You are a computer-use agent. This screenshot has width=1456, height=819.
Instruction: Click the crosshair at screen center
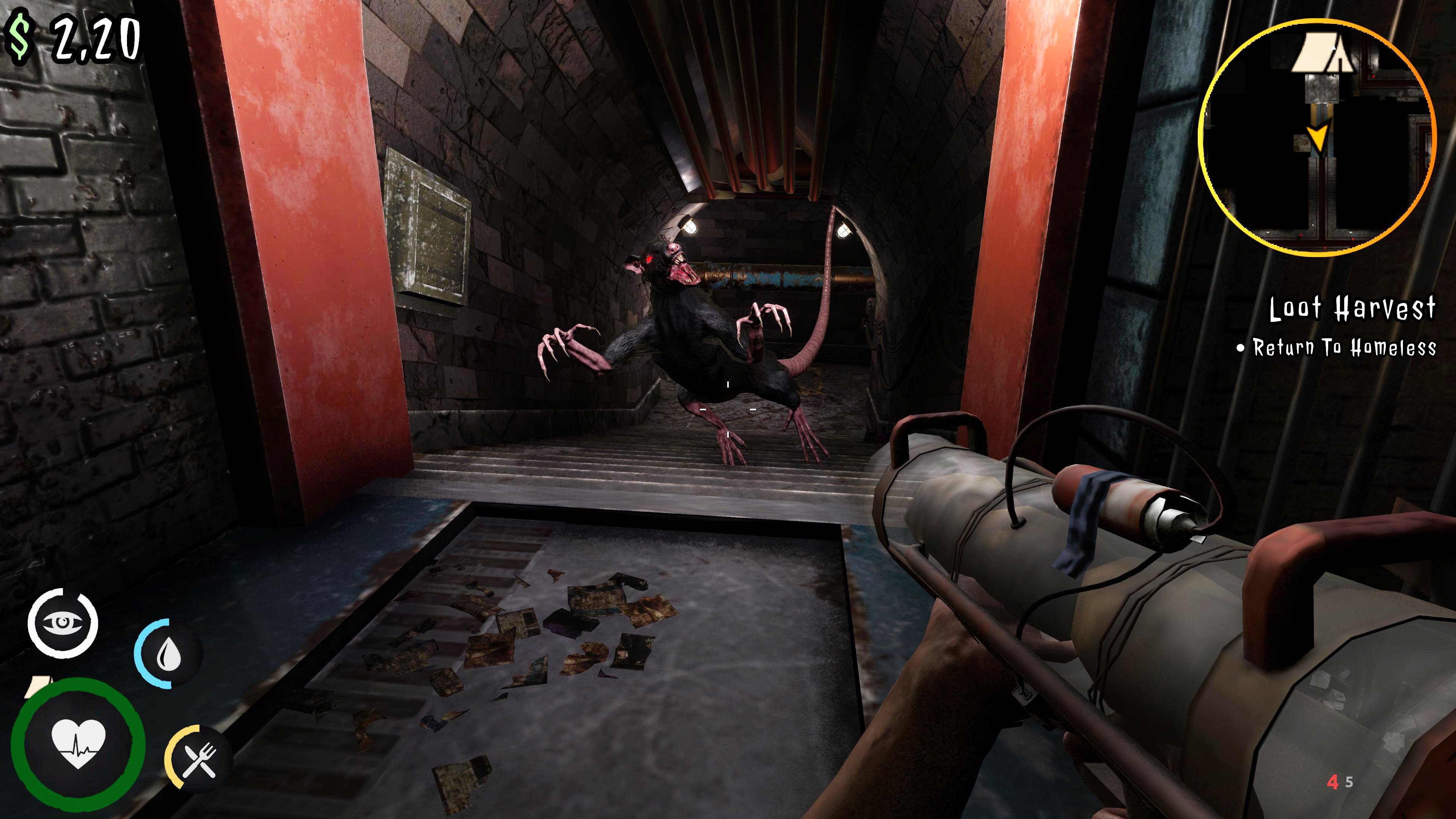tap(728, 409)
